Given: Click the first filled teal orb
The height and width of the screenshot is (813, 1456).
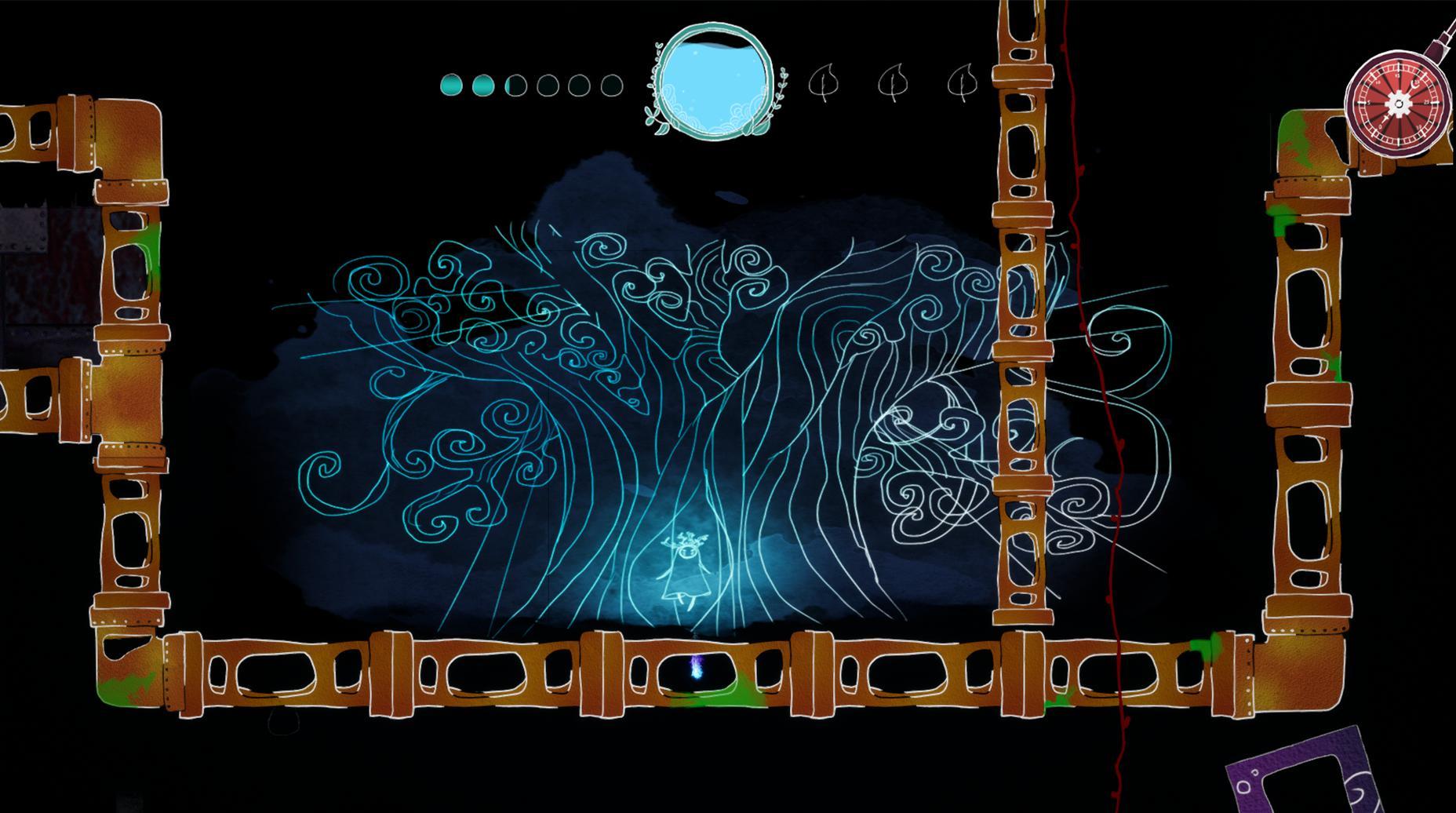Looking at the screenshot, I should 450,85.
